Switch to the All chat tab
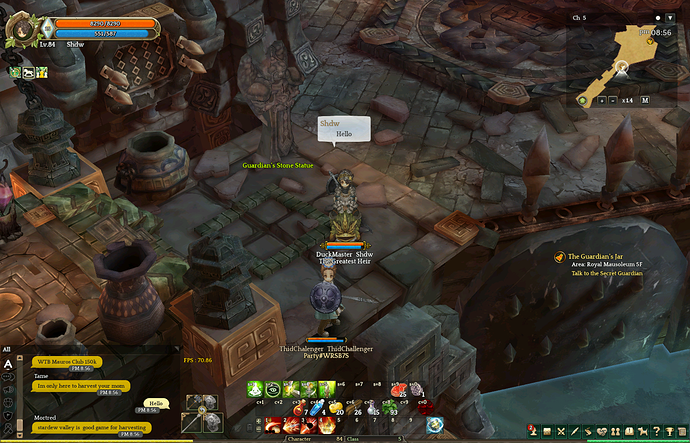690x443 pixels. click(x=7, y=349)
